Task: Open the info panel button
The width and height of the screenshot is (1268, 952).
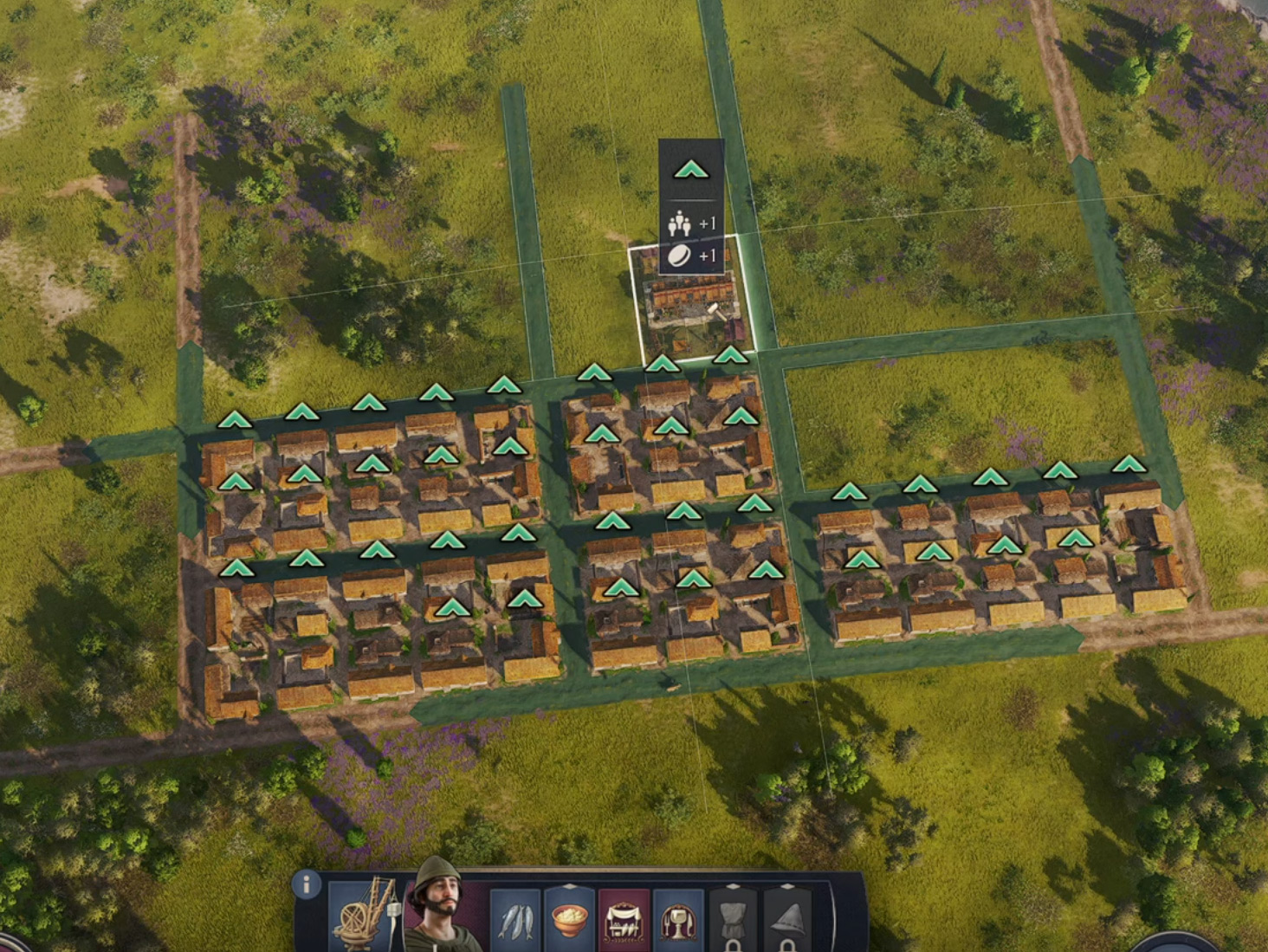Action: 306,884
